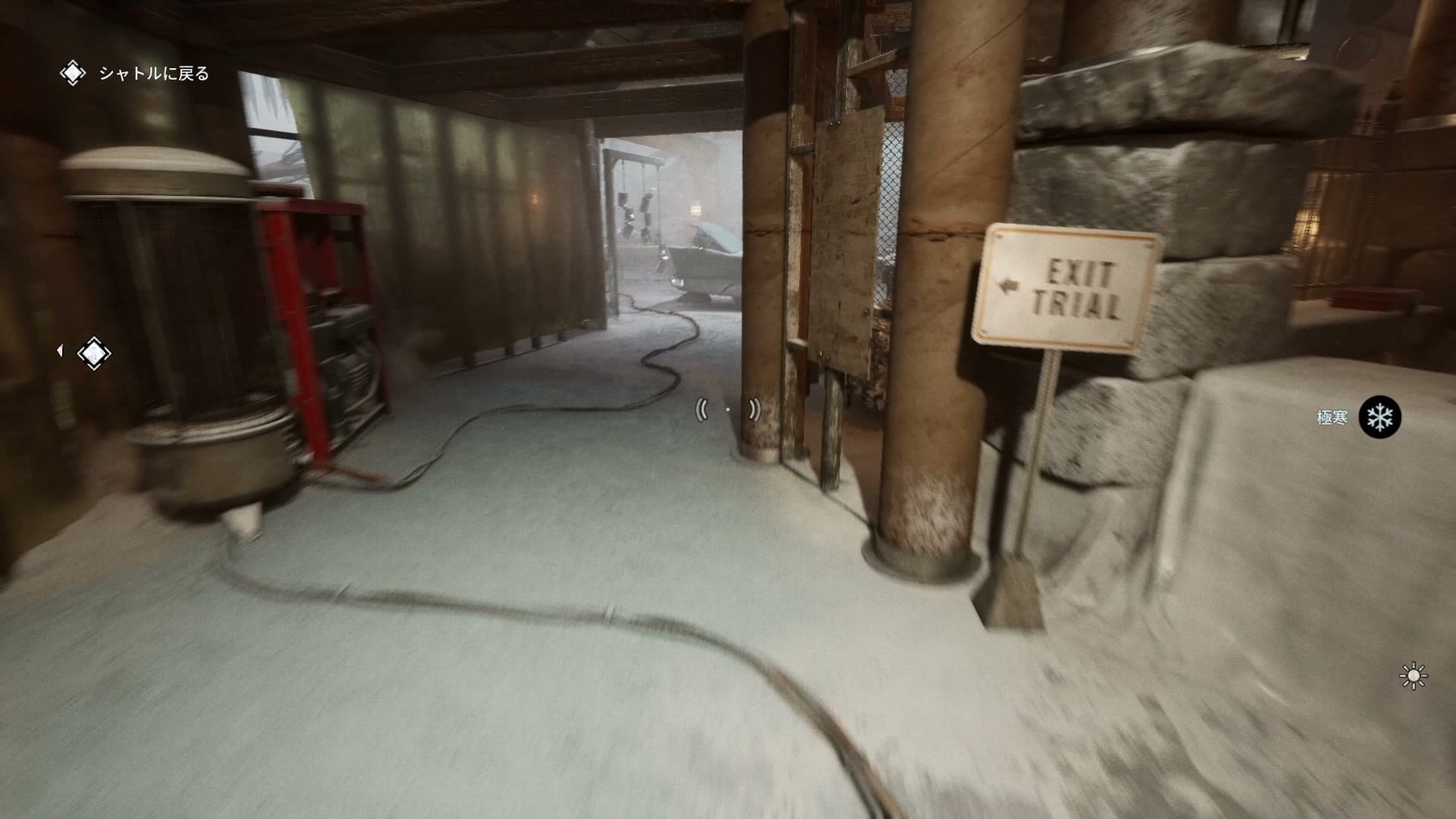
Task: Click the circular black badge behind the snowflake
Action: pyautogui.click(x=1380, y=417)
